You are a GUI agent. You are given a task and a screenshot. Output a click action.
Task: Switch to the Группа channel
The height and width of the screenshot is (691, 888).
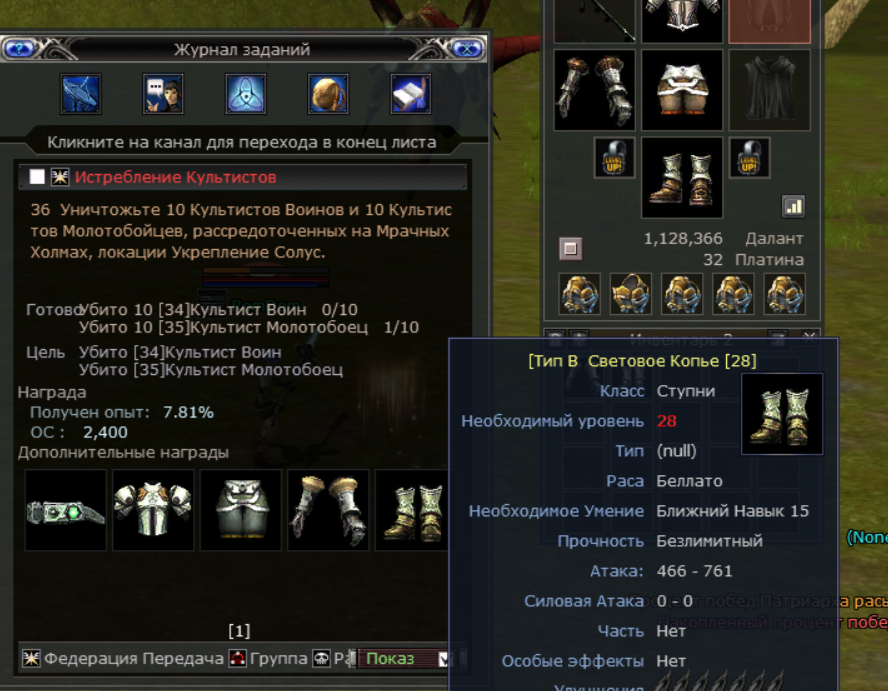268,659
